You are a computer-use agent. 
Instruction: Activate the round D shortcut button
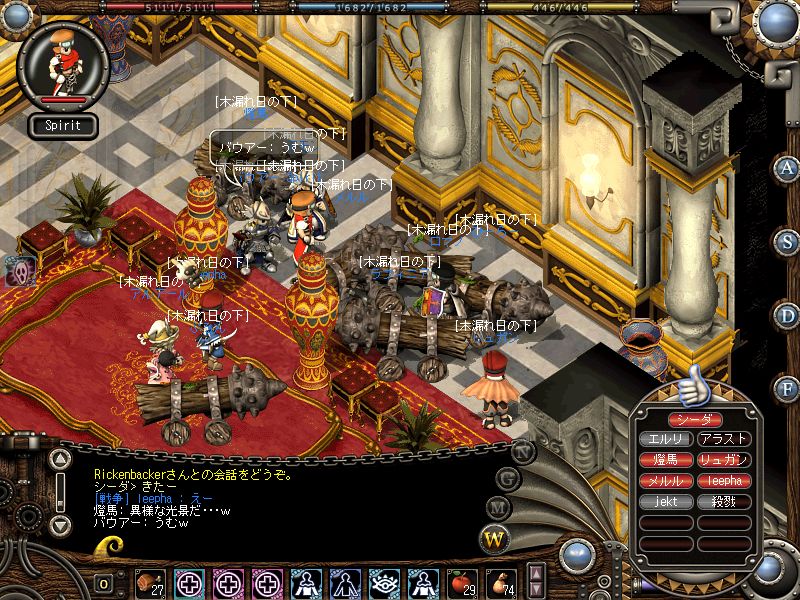point(788,316)
